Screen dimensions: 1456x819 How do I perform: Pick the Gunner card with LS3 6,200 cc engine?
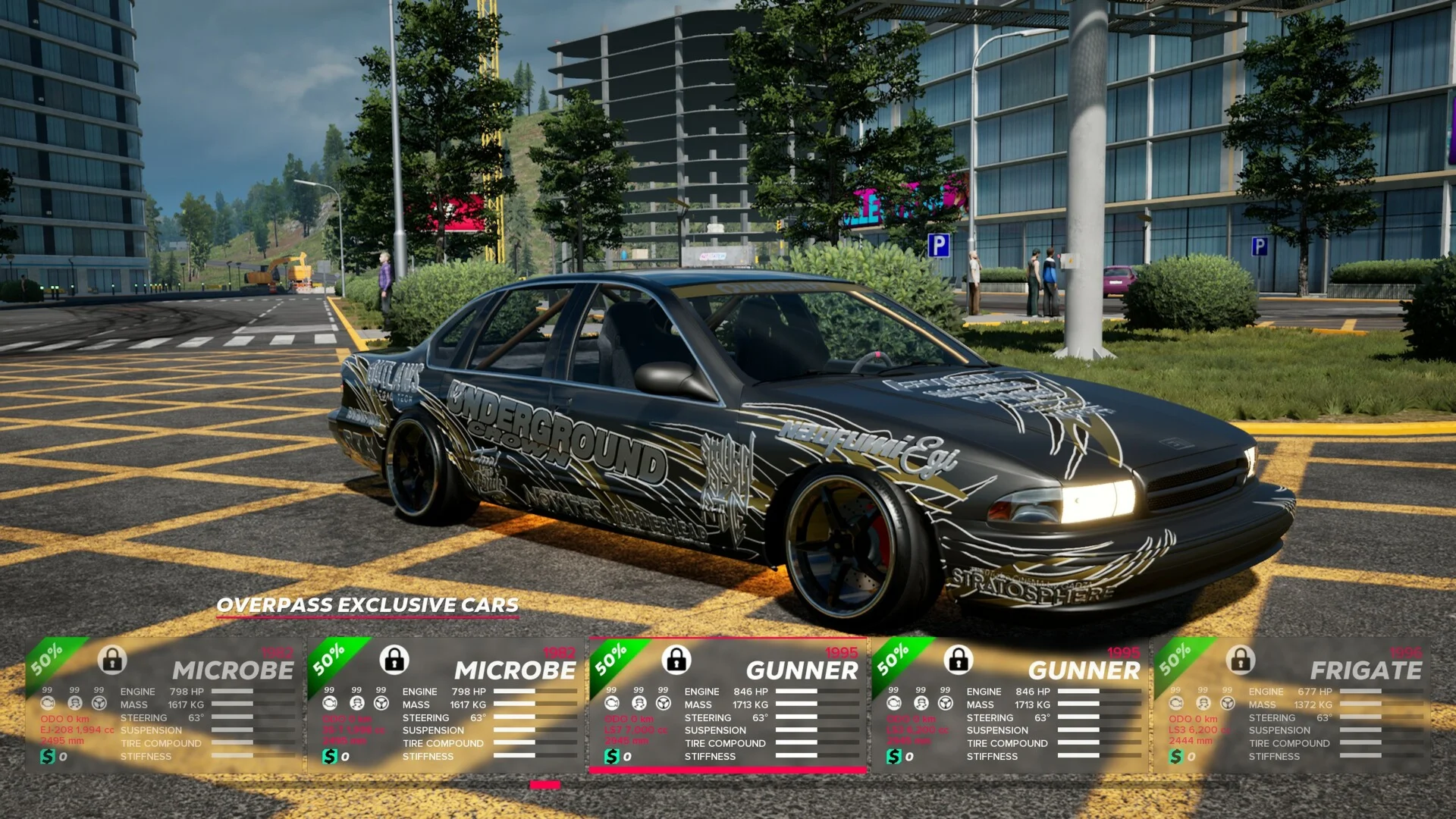(1009, 705)
